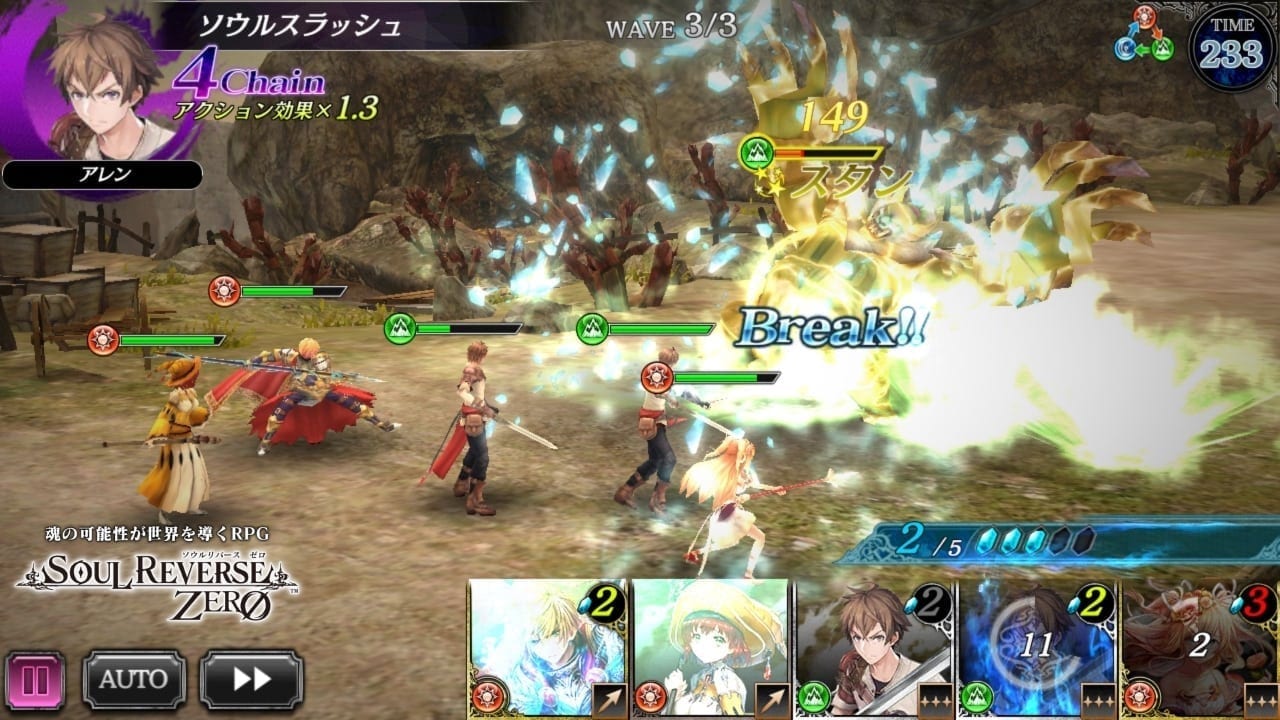Viewport: 1280px width, 720px height.
Task: Choose the straw-hat girl skill card
Action: pyautogui.click(x=710, y=650)
